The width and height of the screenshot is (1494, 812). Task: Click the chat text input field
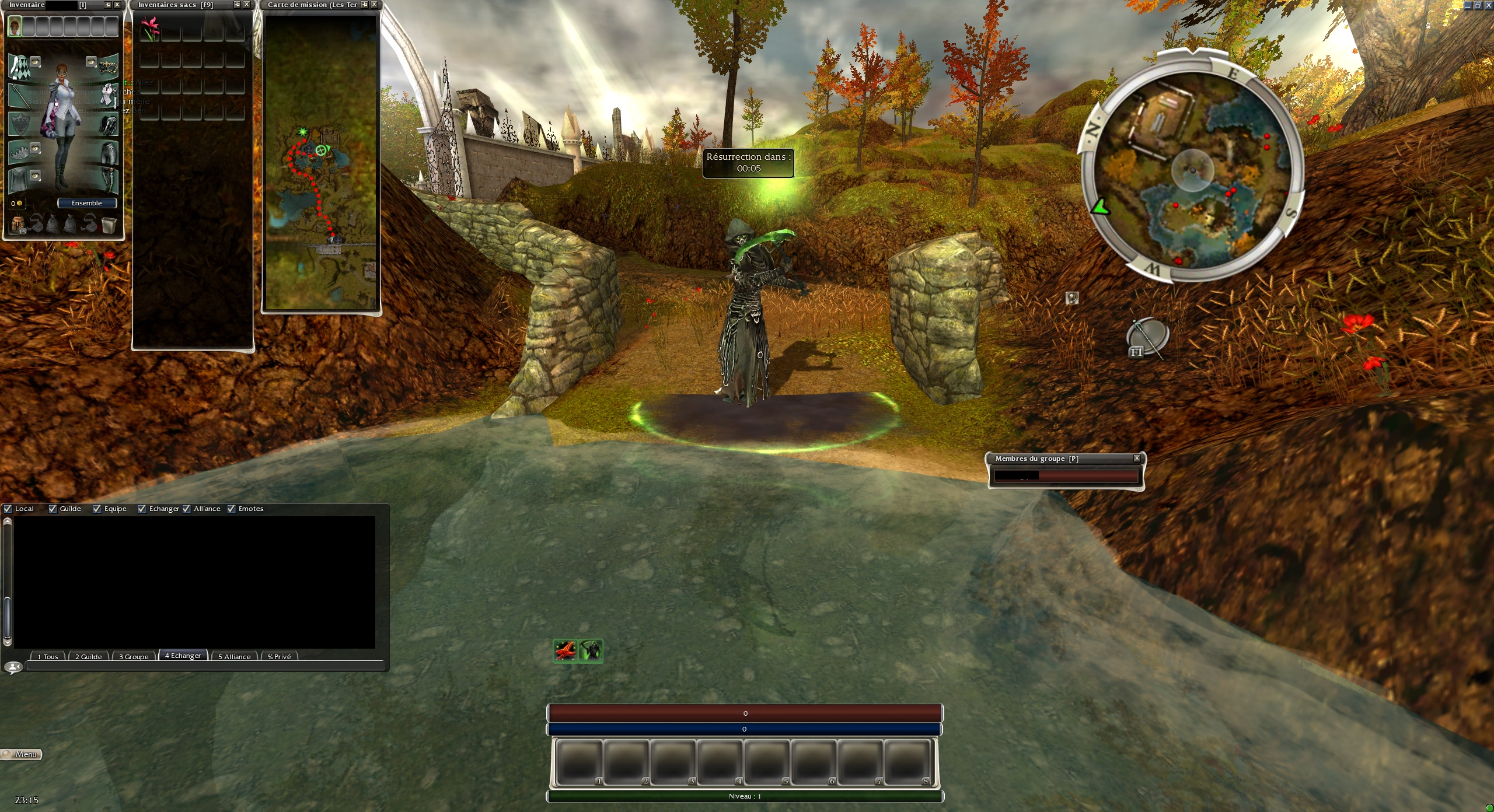click(x=204, y=666)
